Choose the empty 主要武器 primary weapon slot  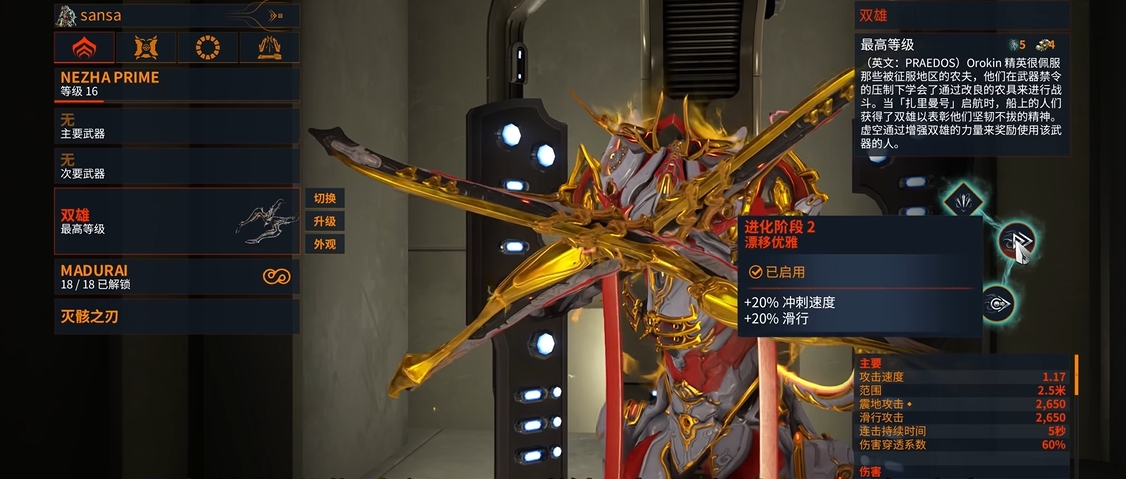pos(176,126)
